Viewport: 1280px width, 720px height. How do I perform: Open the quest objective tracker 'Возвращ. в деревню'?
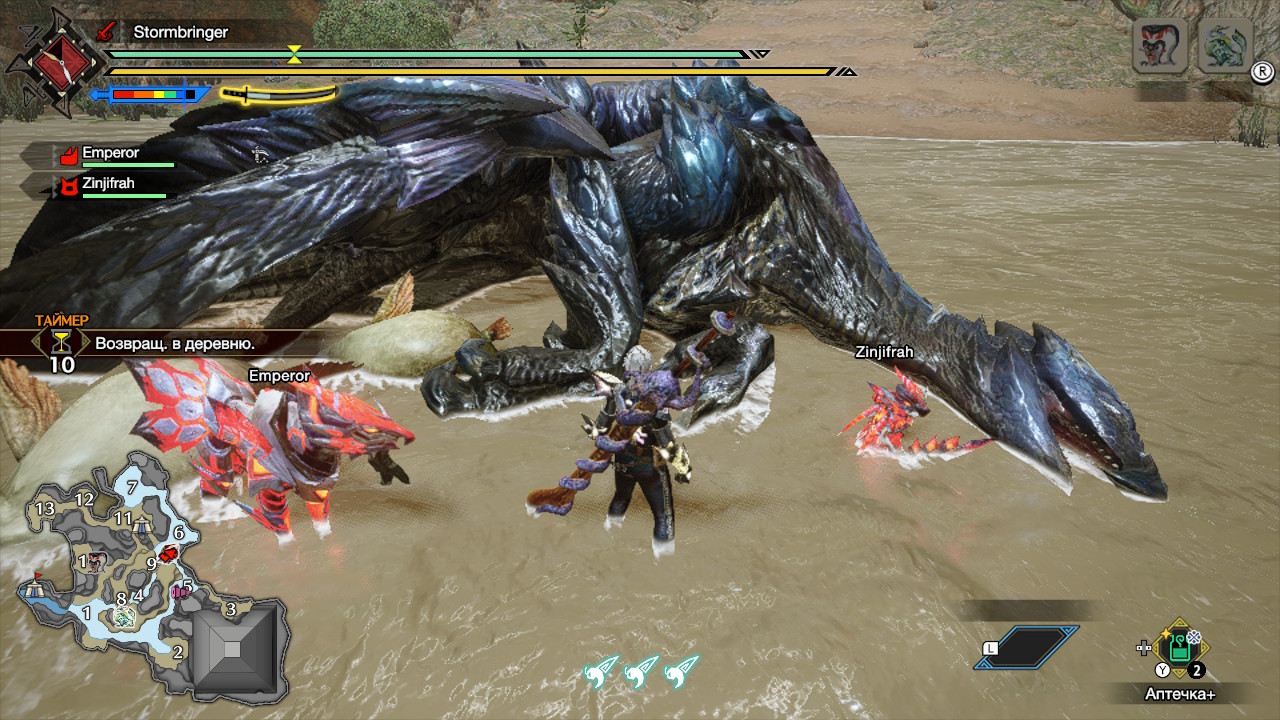[x=174, y=343]
